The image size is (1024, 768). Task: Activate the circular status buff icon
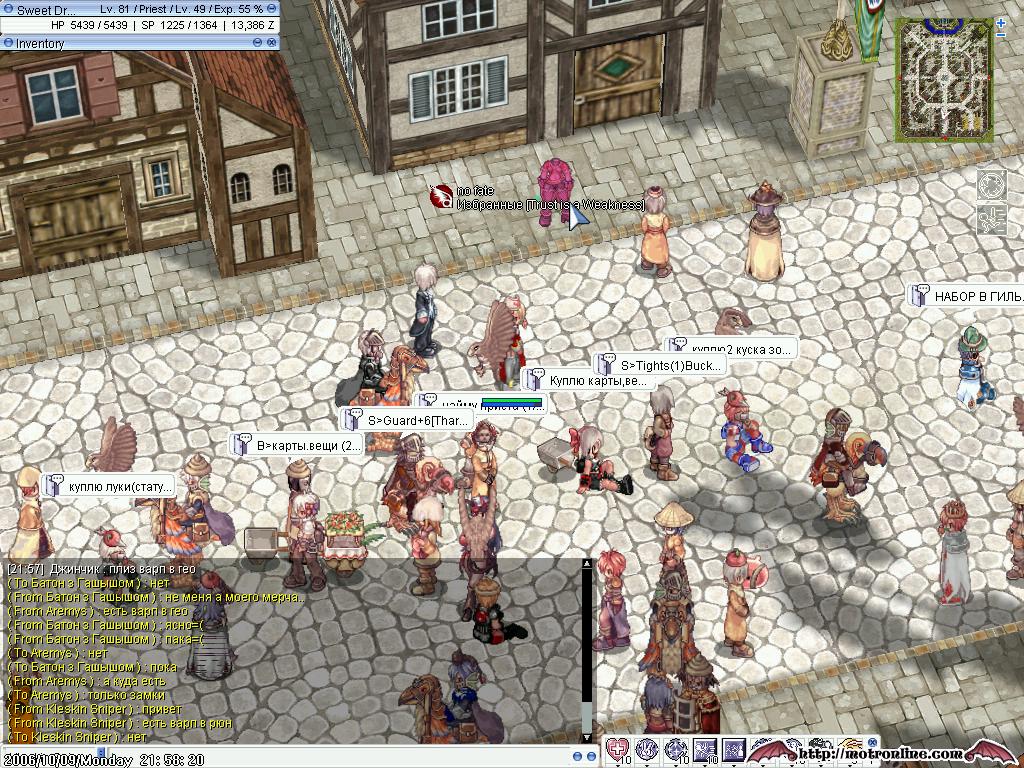pyautogui.click(x=991, y=185)
